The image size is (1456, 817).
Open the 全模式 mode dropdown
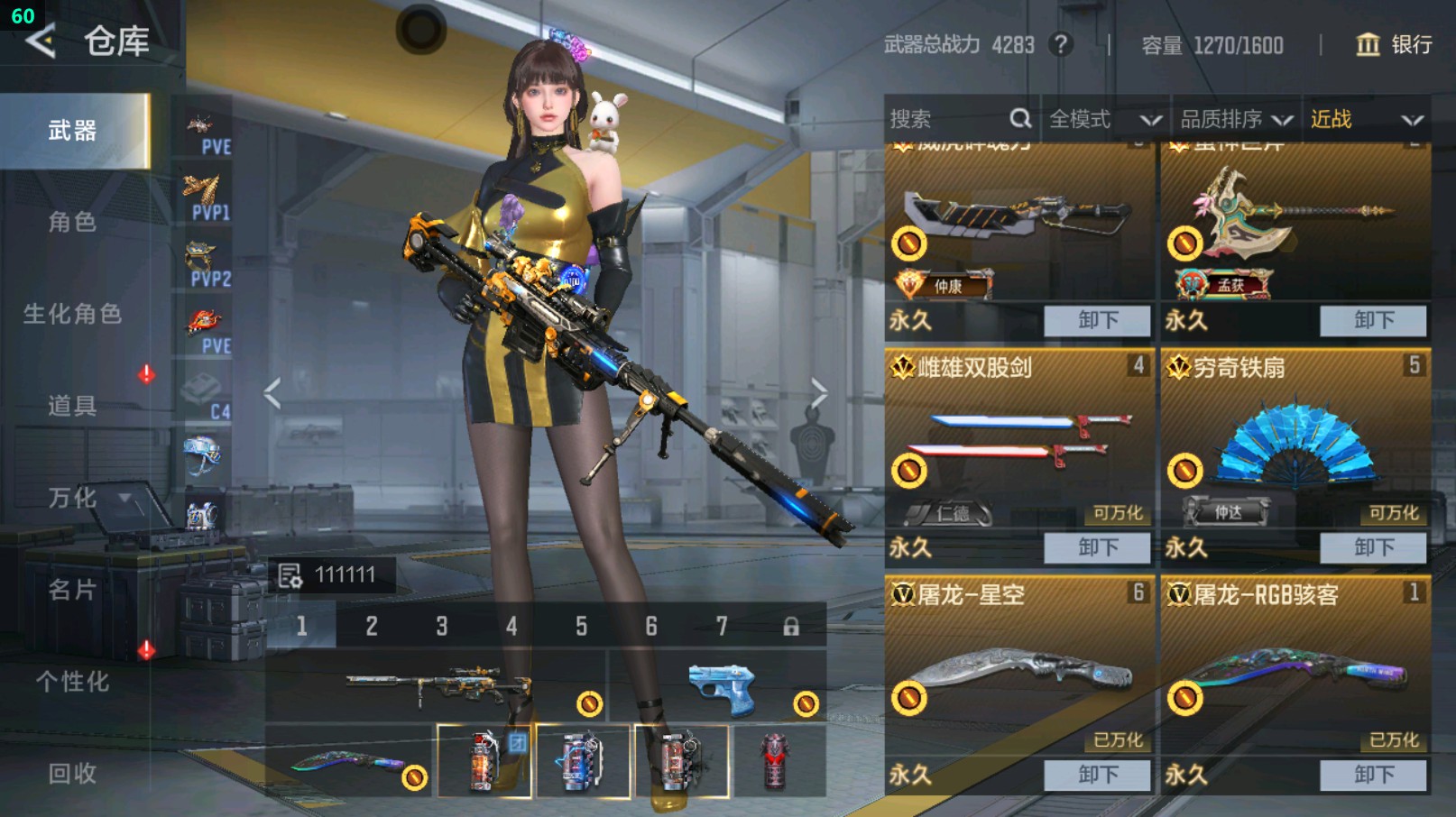pyautogui.click(x=1104, y=119)
